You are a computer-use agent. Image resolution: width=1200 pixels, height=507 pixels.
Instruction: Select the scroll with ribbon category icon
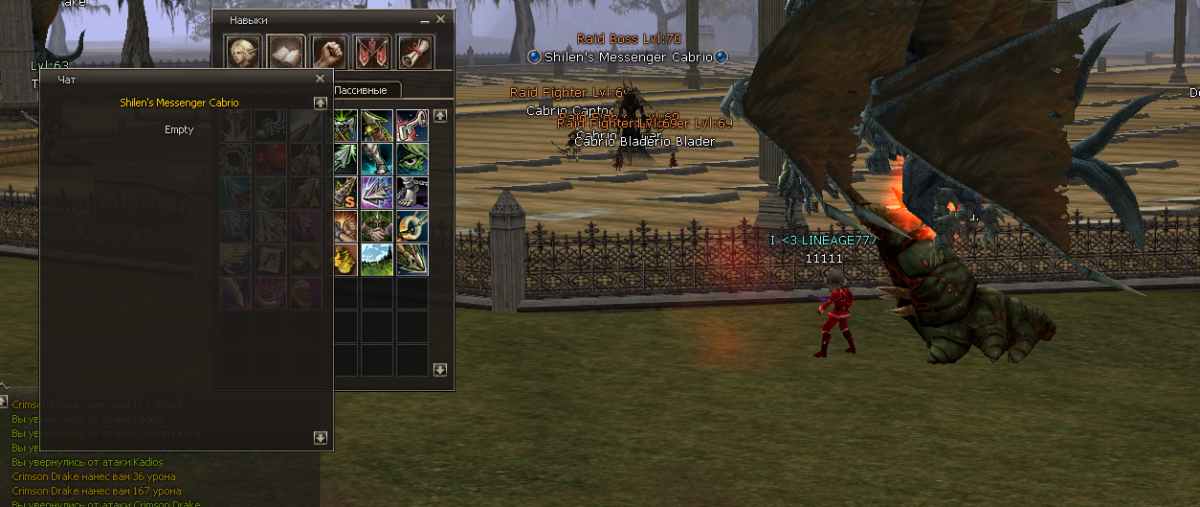click(414, 52)
